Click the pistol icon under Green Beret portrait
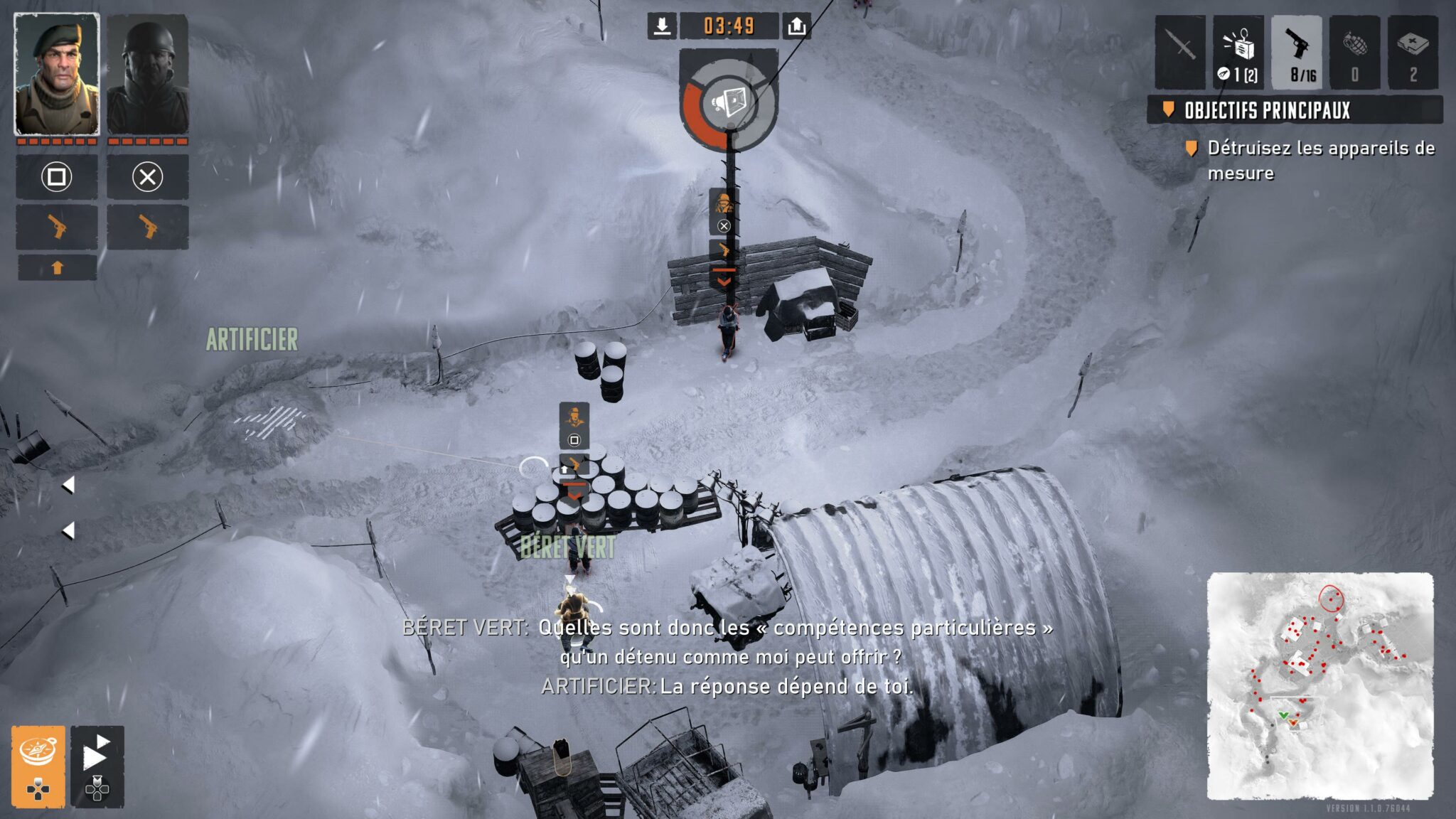The height and width of the screenshot is (819, 1456). 57,227
